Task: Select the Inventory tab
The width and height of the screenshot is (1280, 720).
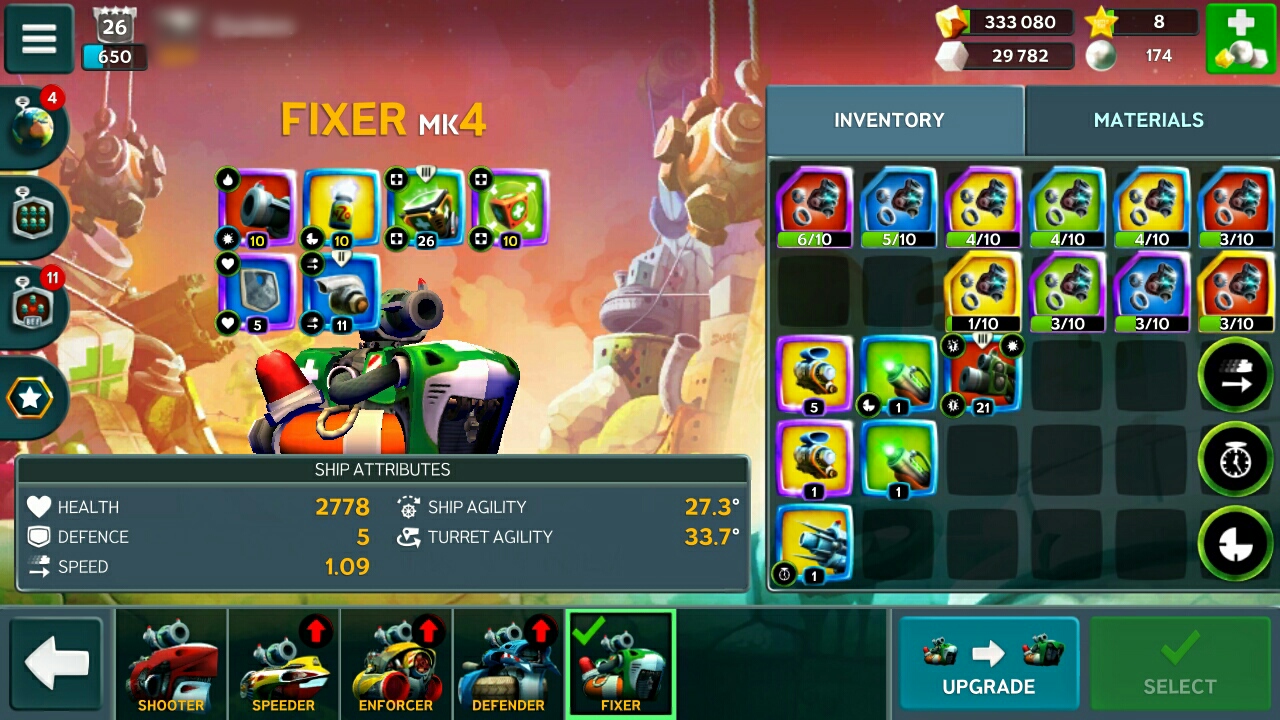Action: [889, 120]
